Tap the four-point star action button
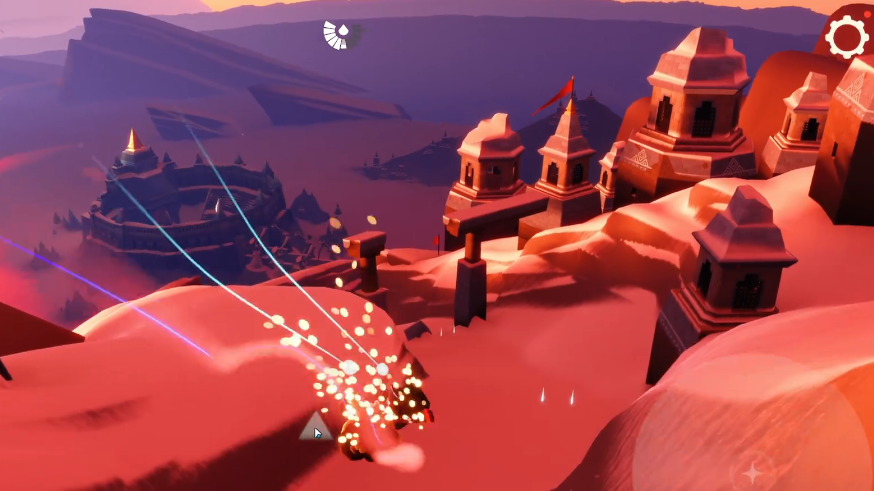This screenshot has width=874, height=491. (752, 471)
